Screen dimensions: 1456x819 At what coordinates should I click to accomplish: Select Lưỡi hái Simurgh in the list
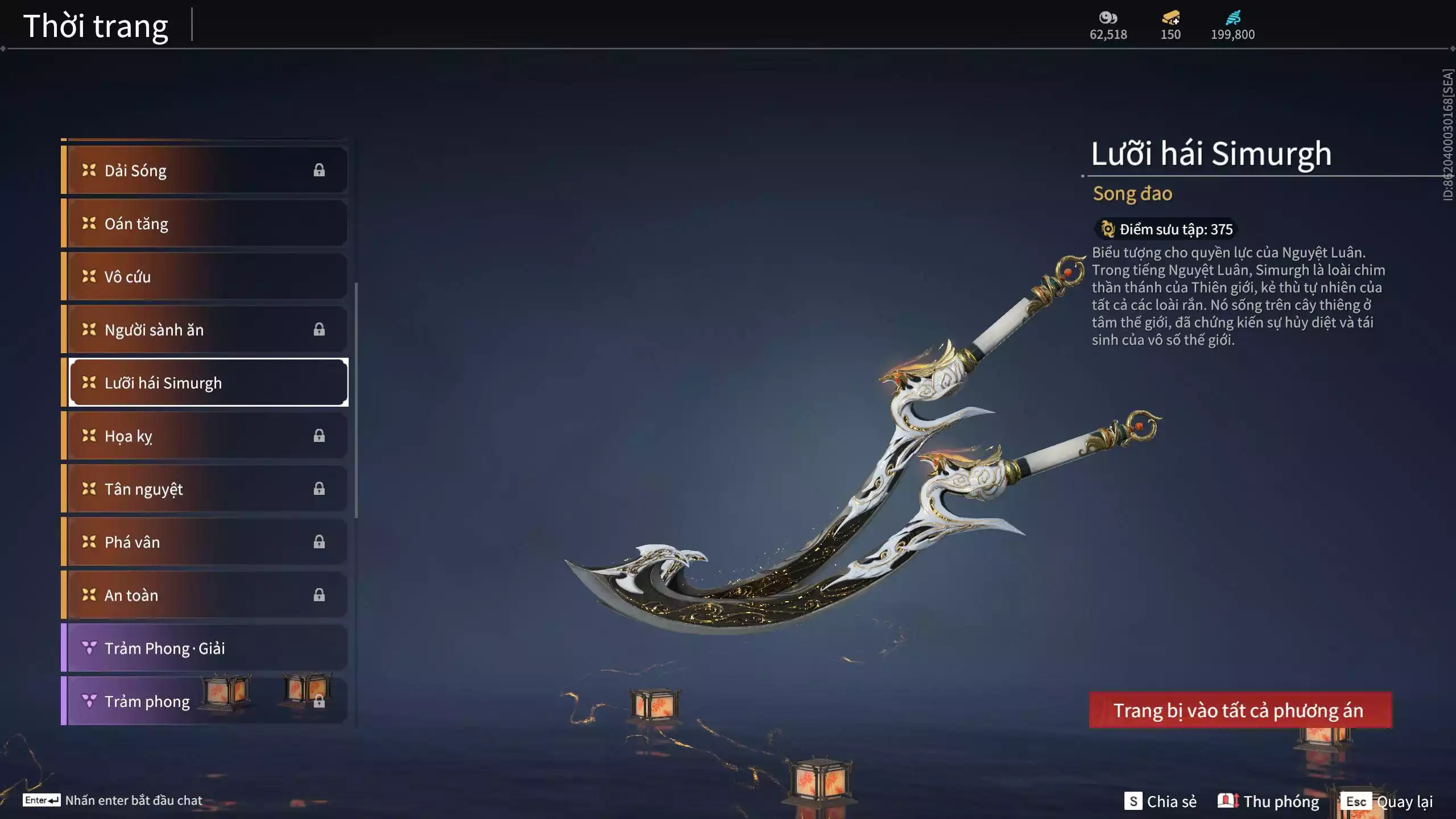[x=207, y=383]
